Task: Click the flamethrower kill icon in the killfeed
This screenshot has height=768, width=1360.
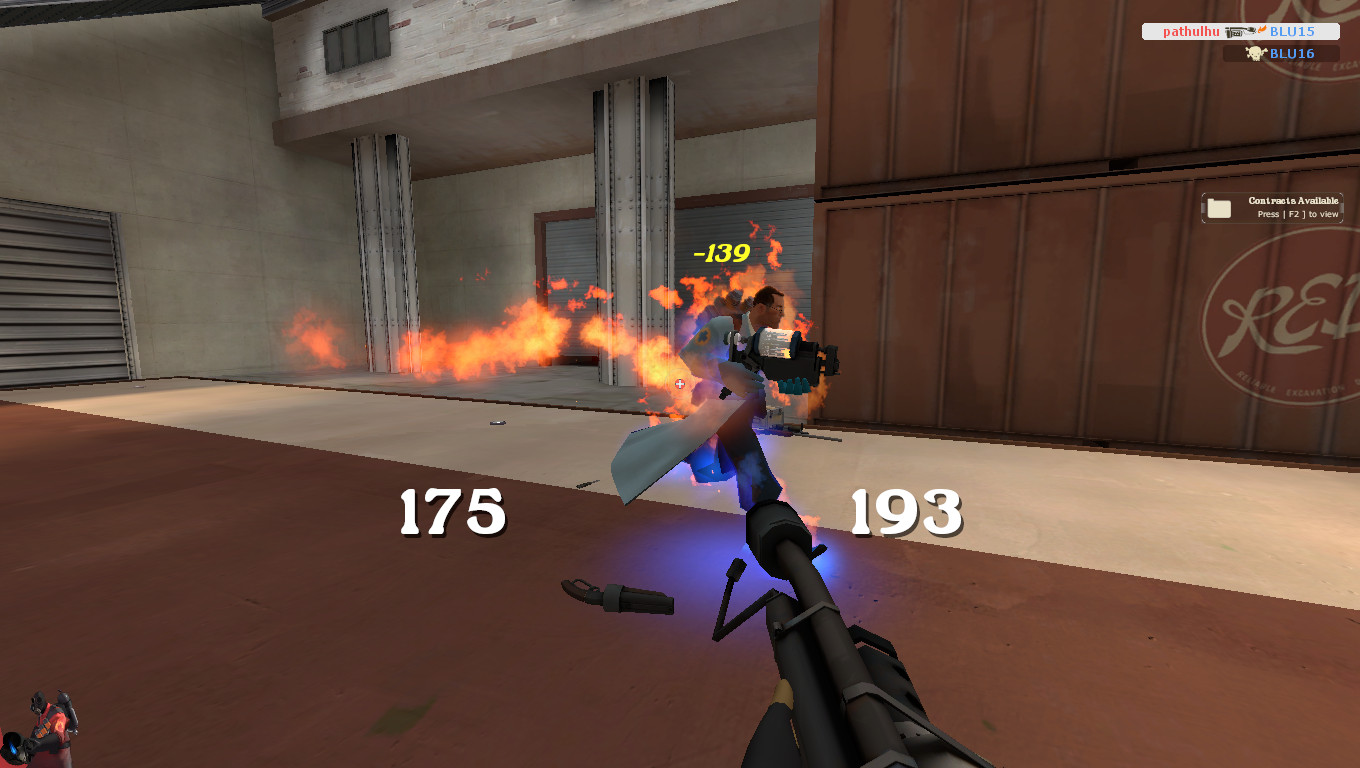Action: coord(1240,33)
